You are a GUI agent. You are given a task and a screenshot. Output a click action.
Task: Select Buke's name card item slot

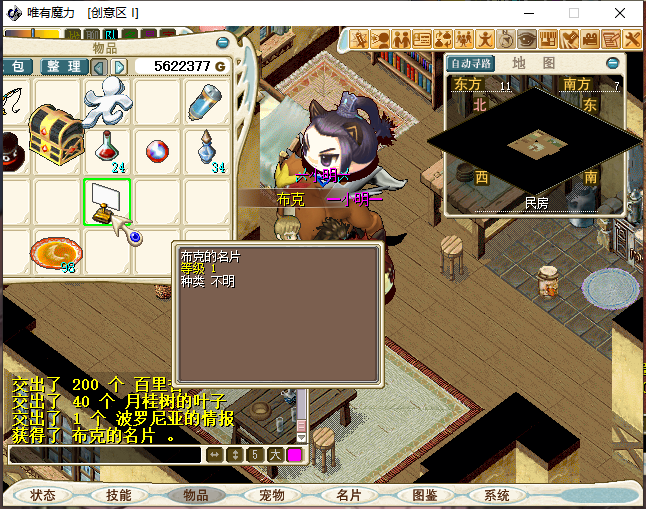pos(108,202)
